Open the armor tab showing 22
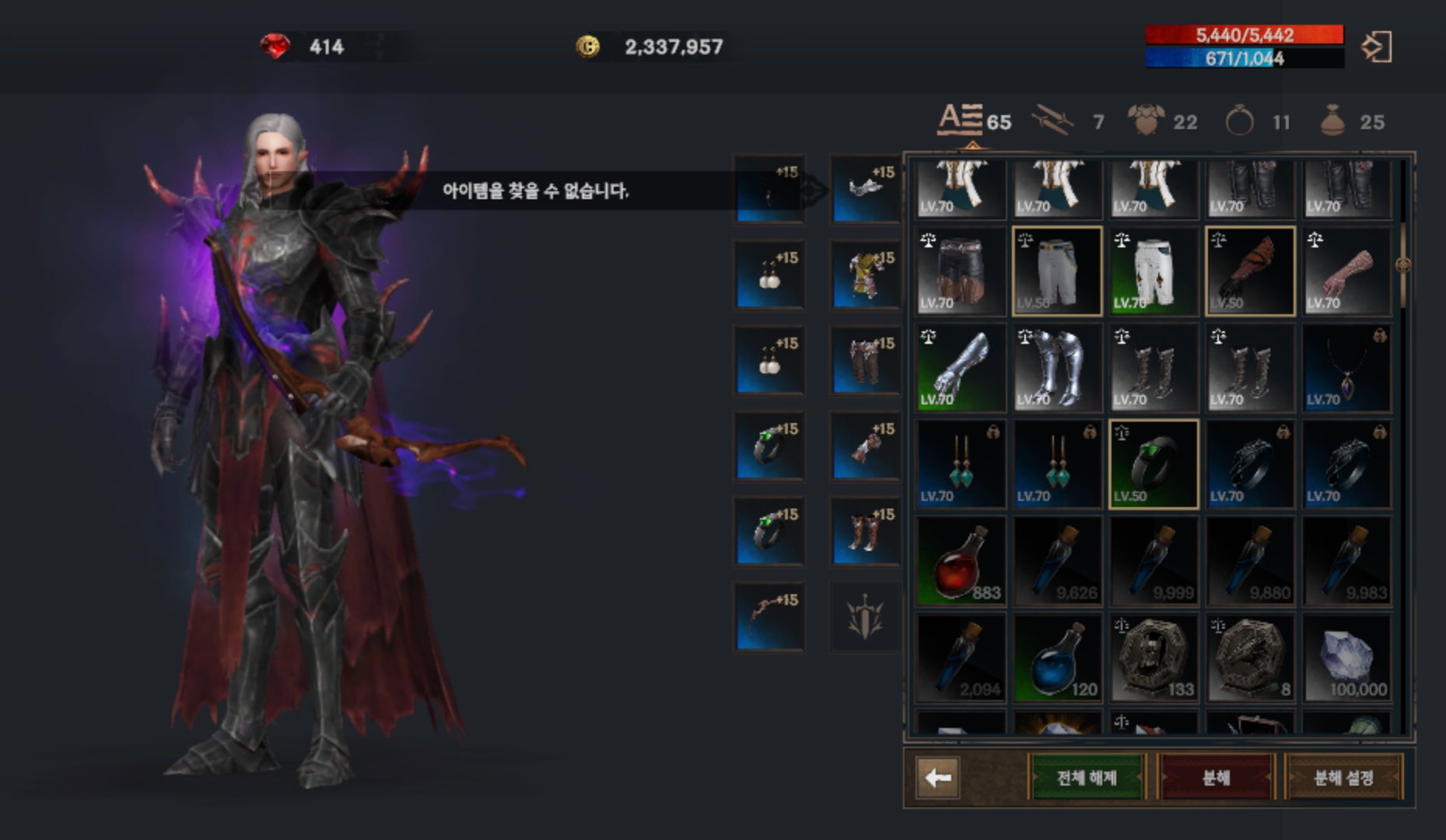The image size is (1446, 840). click(x=1162, y=121)
